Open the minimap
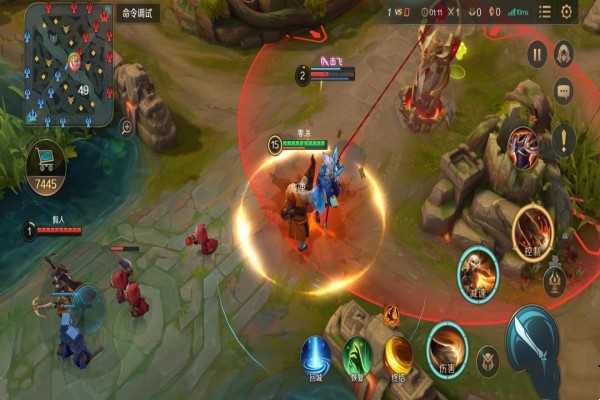This screenshot has width=600, height=400. click(x=68, y=64)
